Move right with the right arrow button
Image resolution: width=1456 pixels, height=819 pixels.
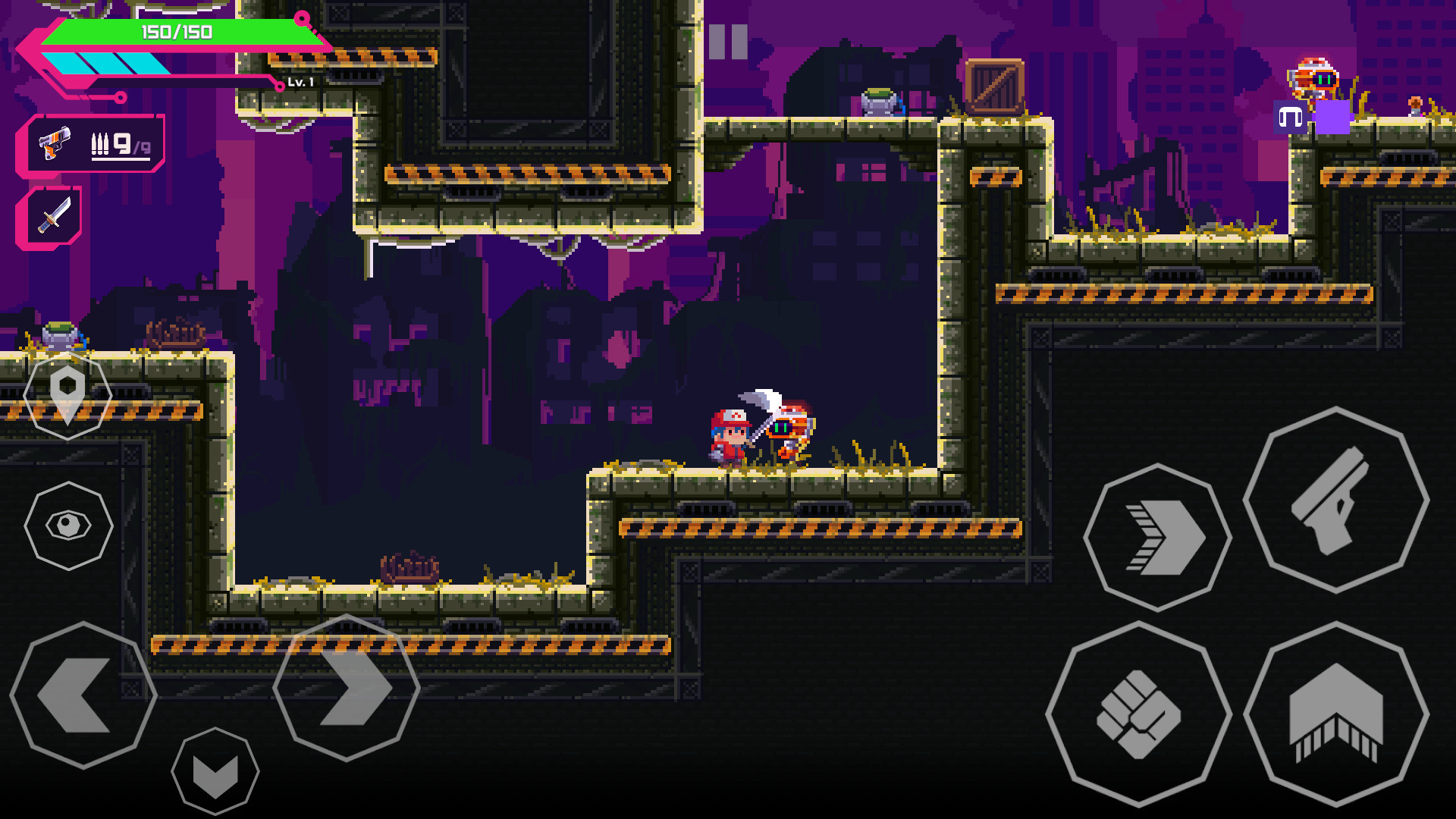point(347,689)
